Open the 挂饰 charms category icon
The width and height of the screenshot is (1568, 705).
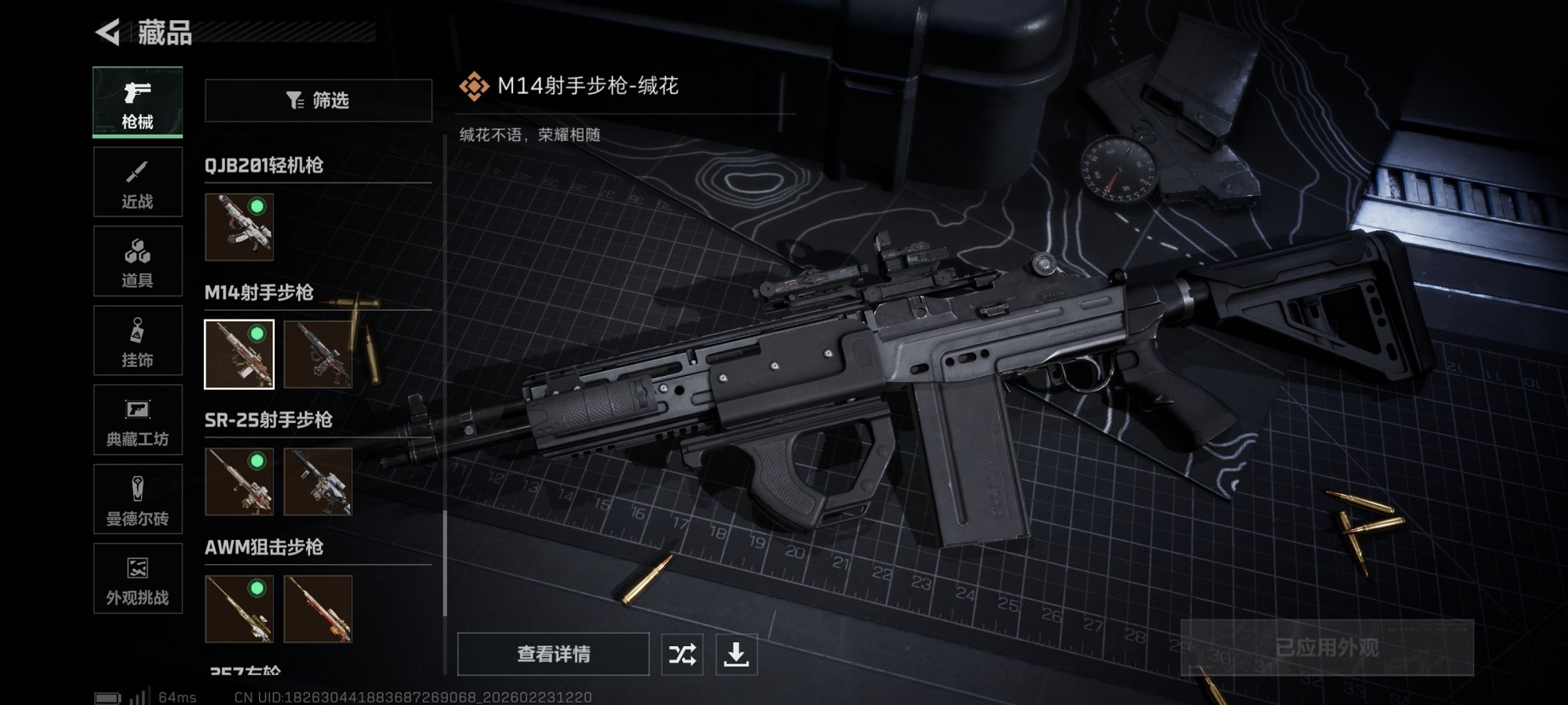(137, 340)
